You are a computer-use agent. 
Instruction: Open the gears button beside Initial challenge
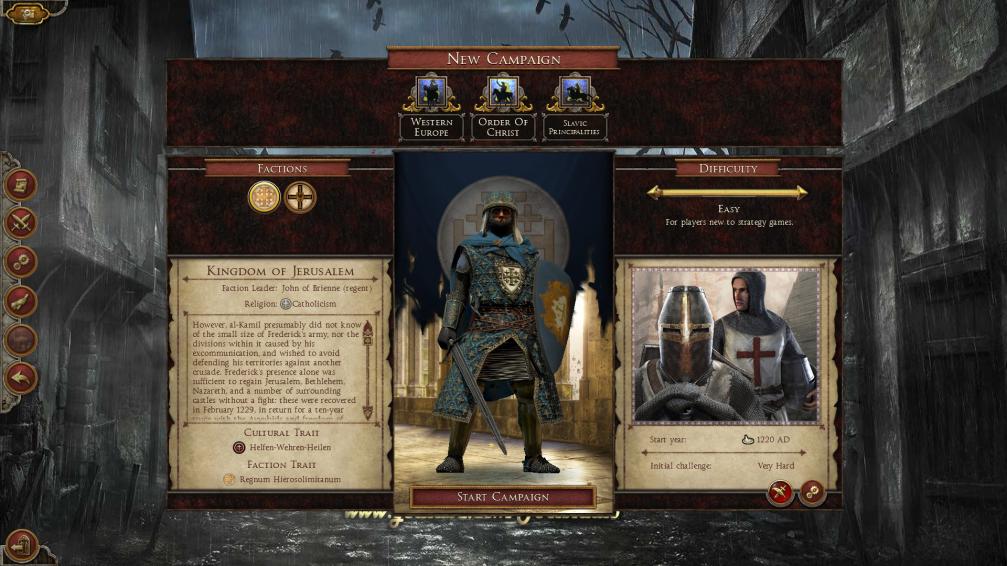click(812, 492)
